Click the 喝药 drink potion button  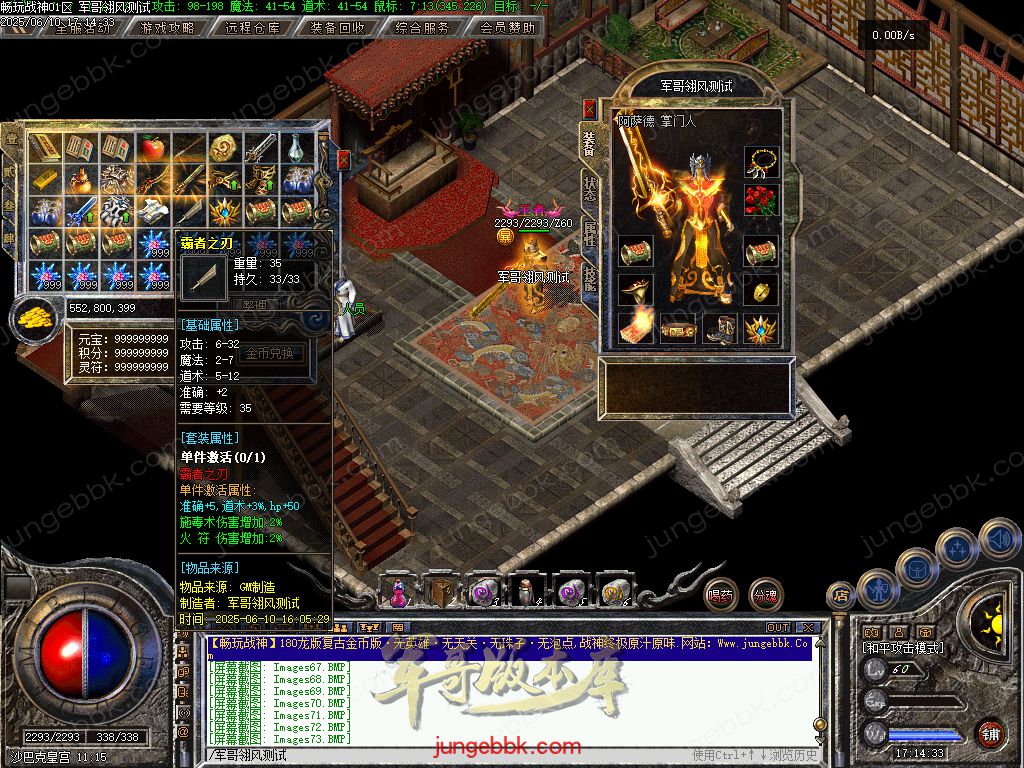click(x=720, y=596)
